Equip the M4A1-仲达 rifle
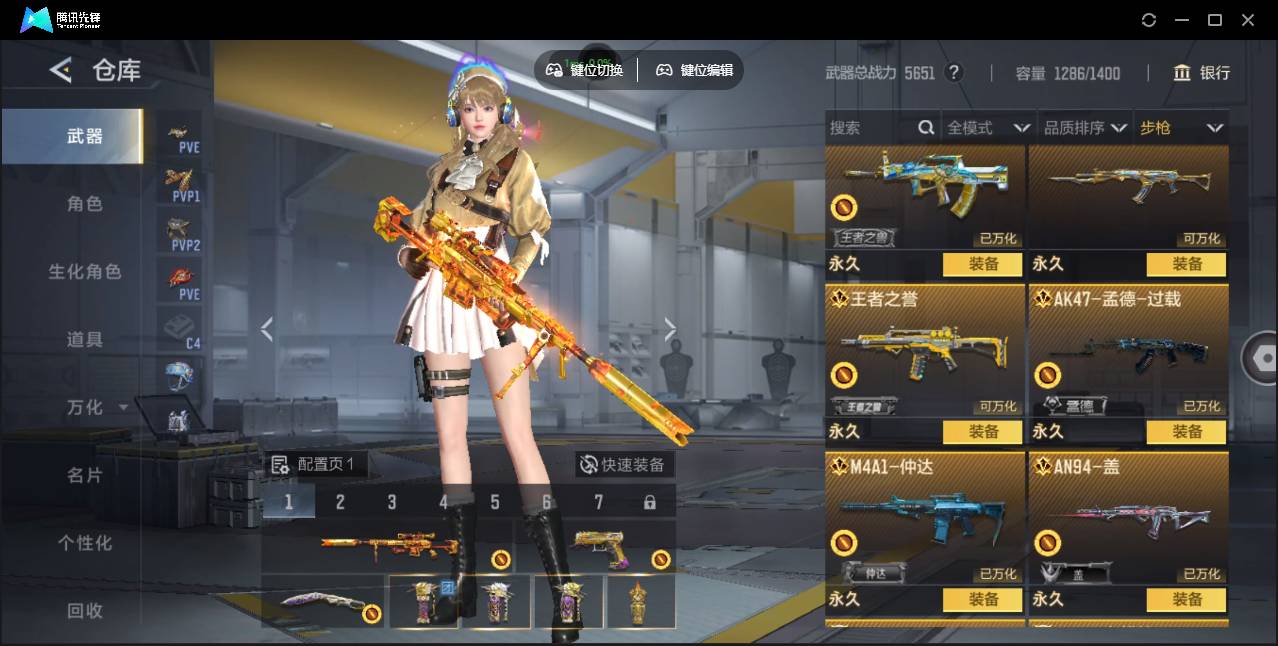 (982, 599)
